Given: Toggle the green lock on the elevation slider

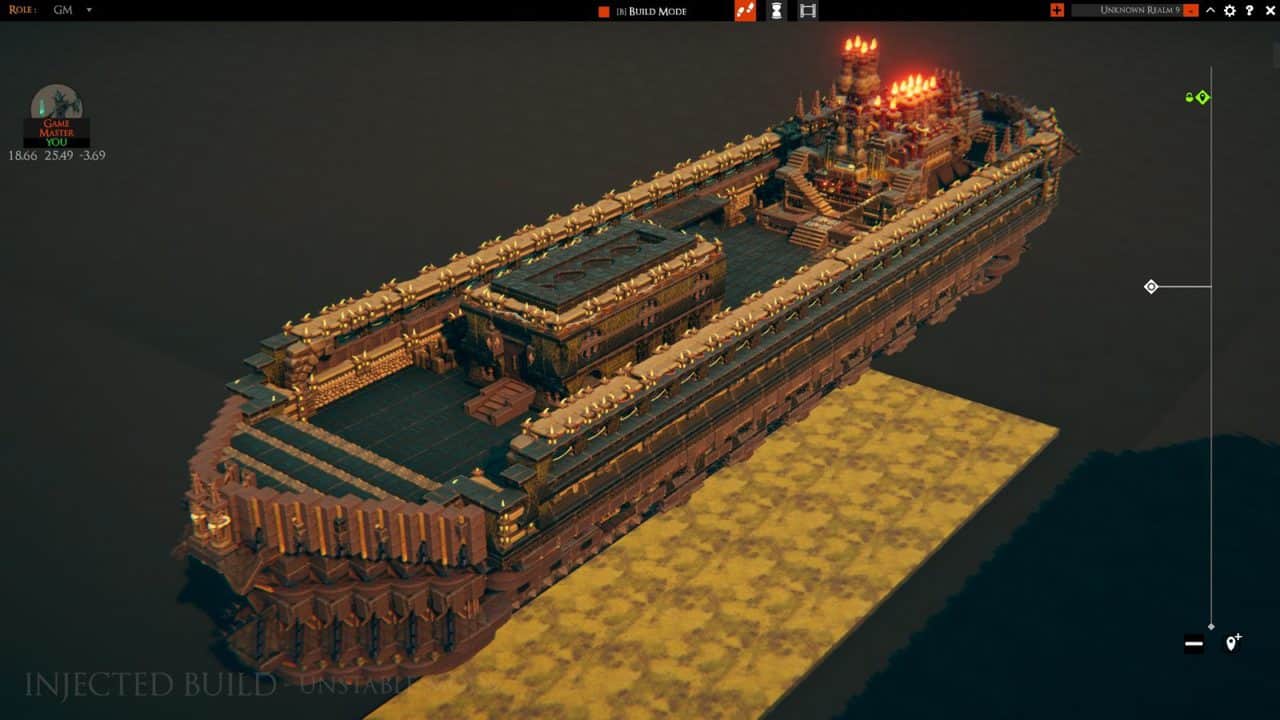Looking at the screenshot, I should [1189, 97].
